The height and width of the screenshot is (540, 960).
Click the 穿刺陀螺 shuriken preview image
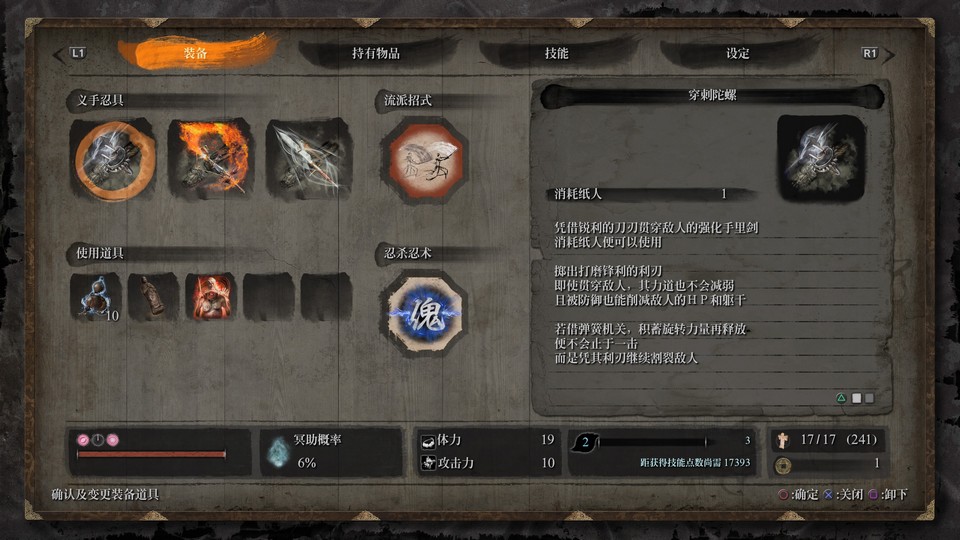click(x=822, y=157)
